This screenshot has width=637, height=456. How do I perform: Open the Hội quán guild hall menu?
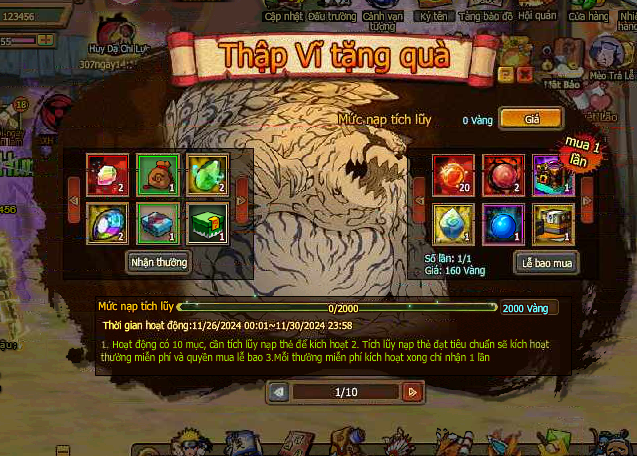[x=540, y=15]
